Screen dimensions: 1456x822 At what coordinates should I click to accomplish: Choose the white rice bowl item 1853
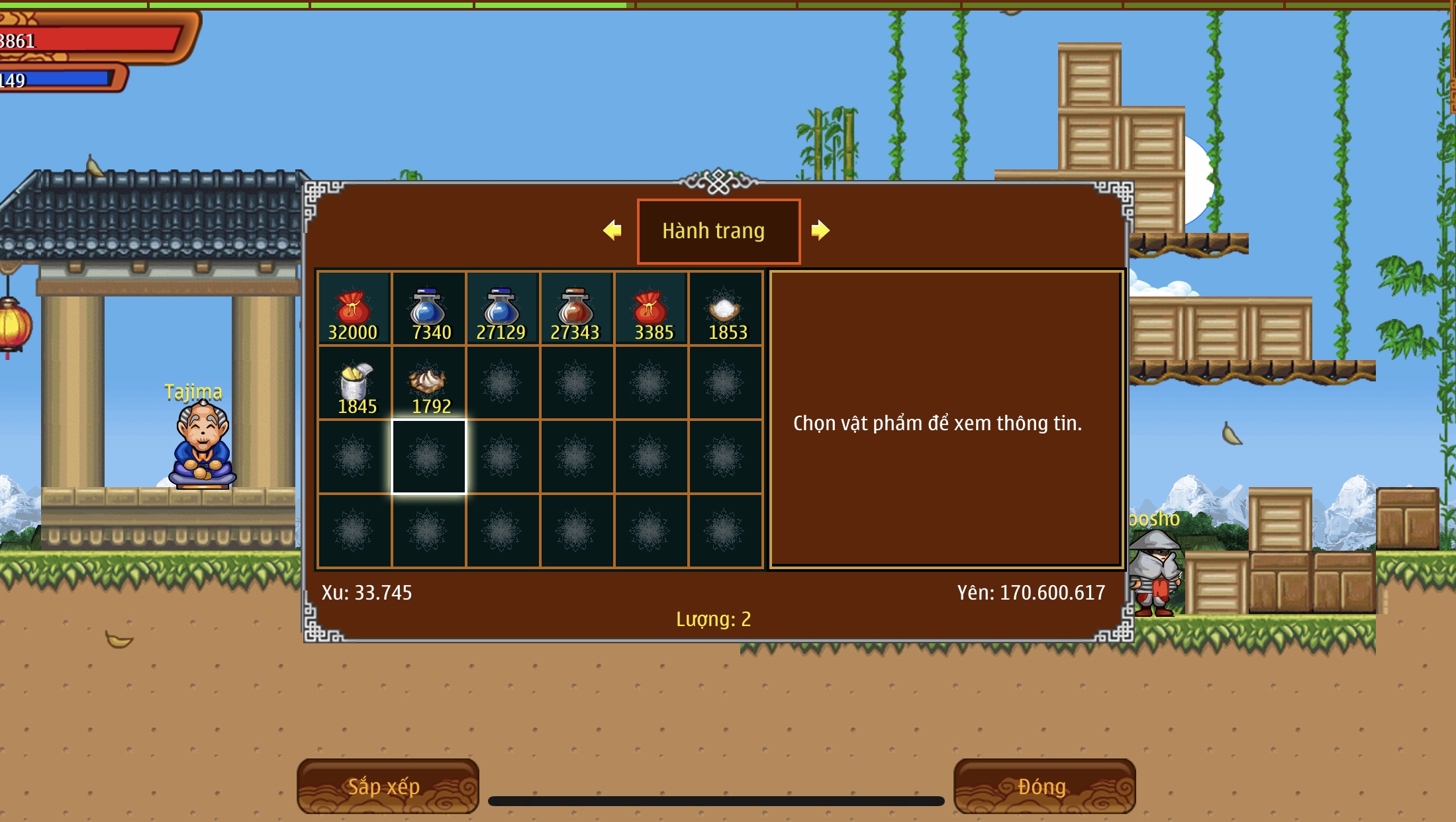point(725,309)
